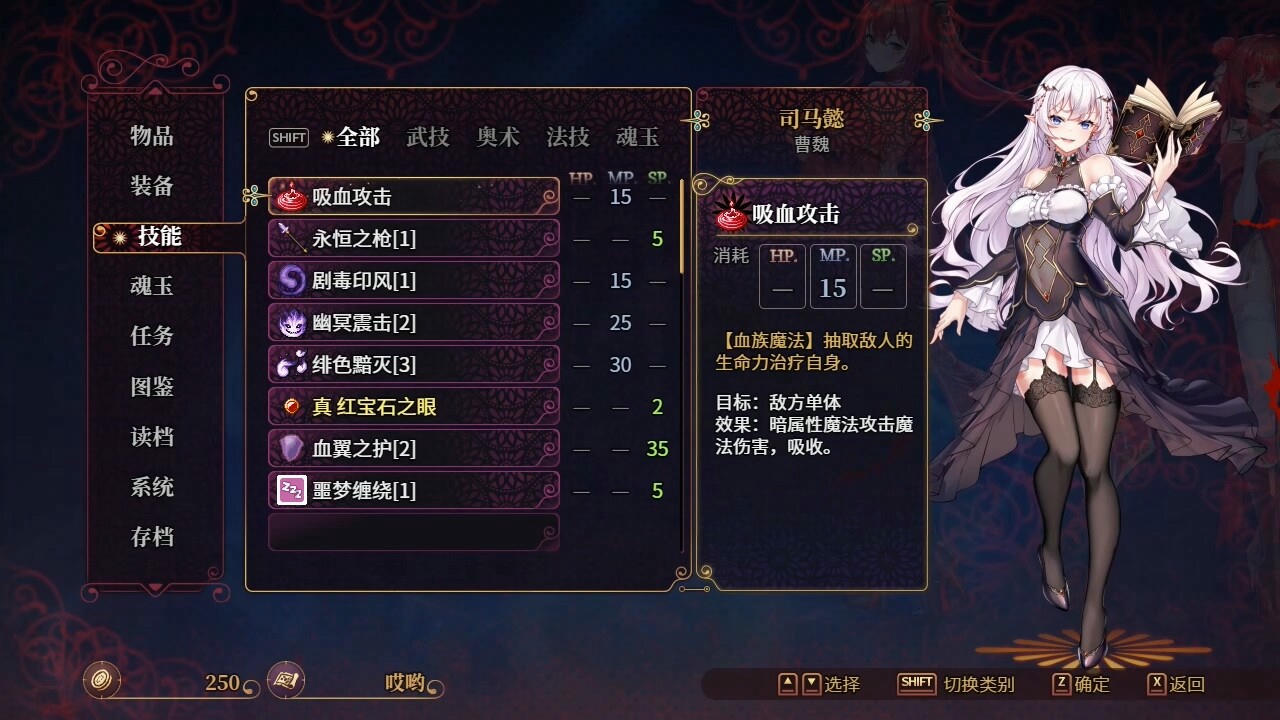Click the up arrow of 选择 selector
1280x720 pixels.
pos(787,684)
